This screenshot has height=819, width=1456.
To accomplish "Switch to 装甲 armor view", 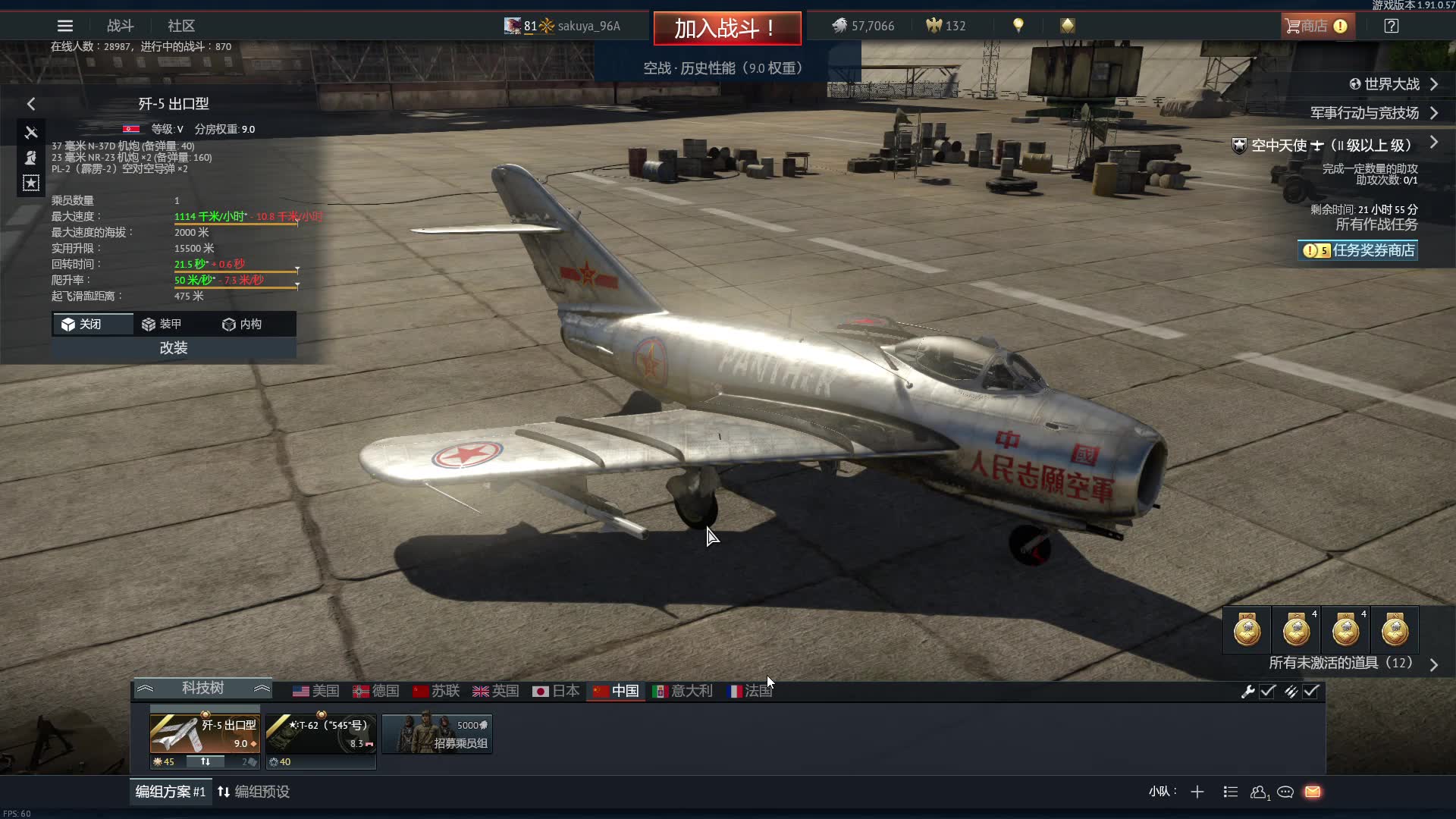I will (x=162, y=324).
